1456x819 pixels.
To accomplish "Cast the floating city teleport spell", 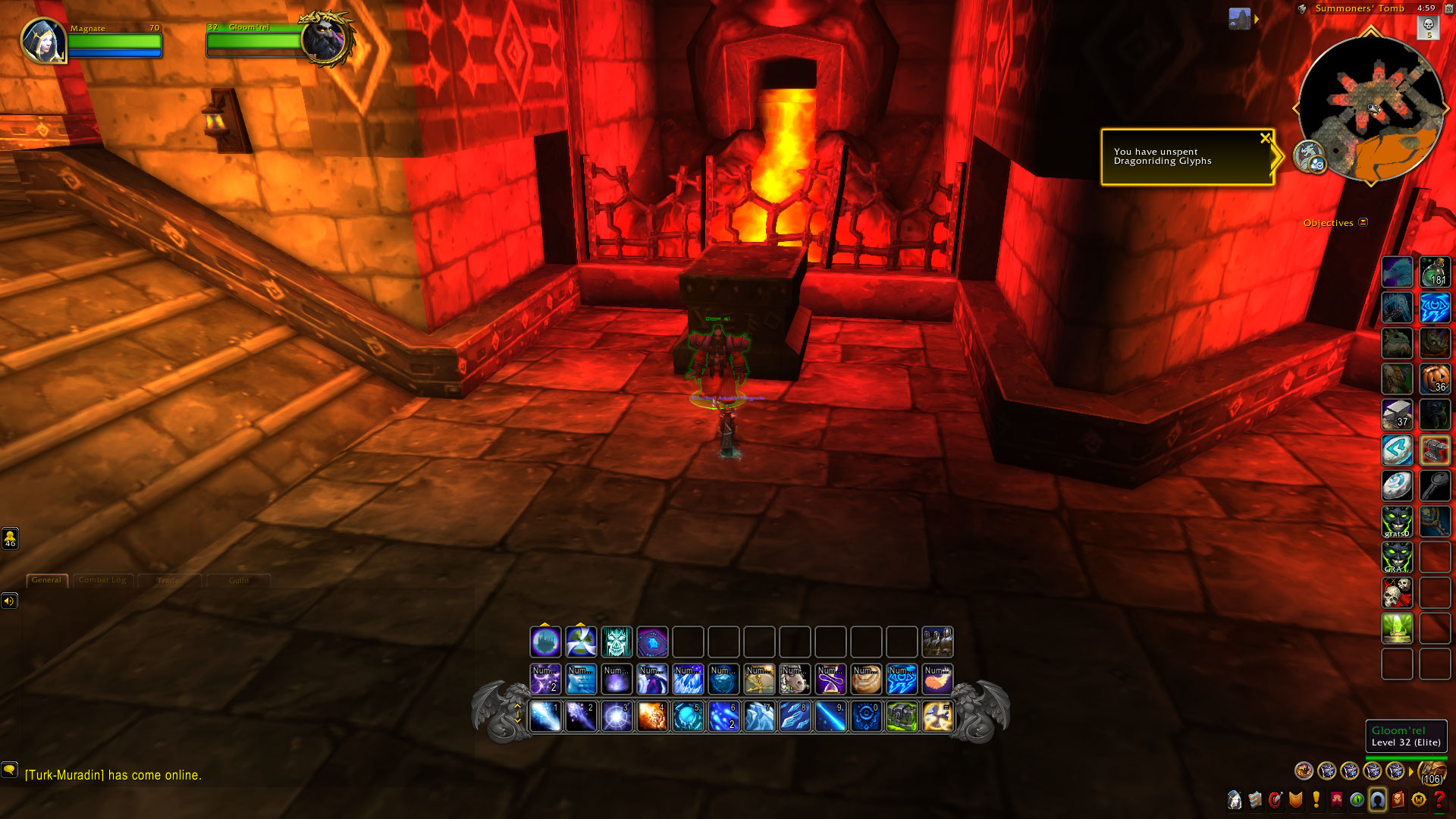I will point(545,642).
